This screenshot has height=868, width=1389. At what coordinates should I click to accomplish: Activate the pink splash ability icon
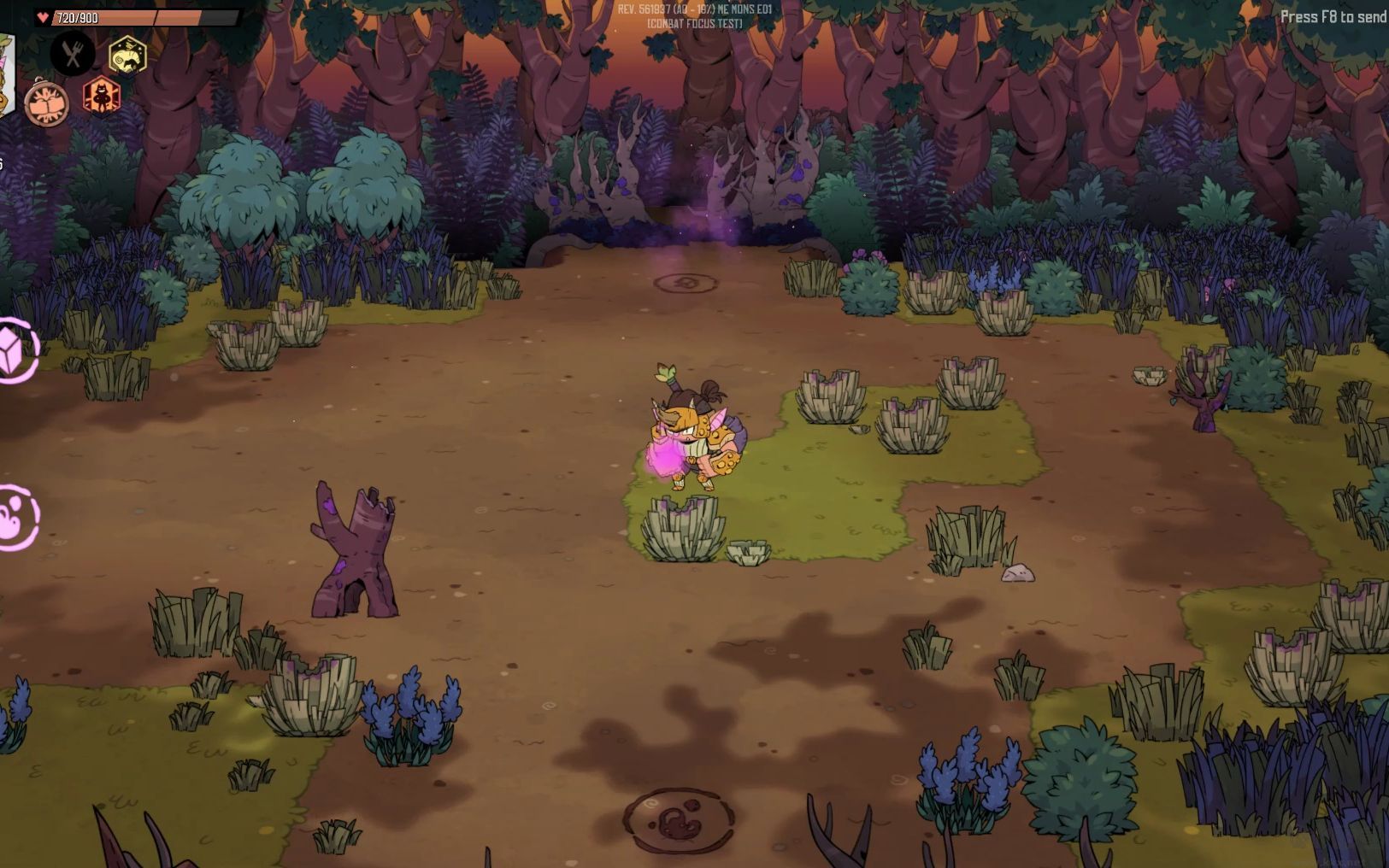tap(15, 517)
